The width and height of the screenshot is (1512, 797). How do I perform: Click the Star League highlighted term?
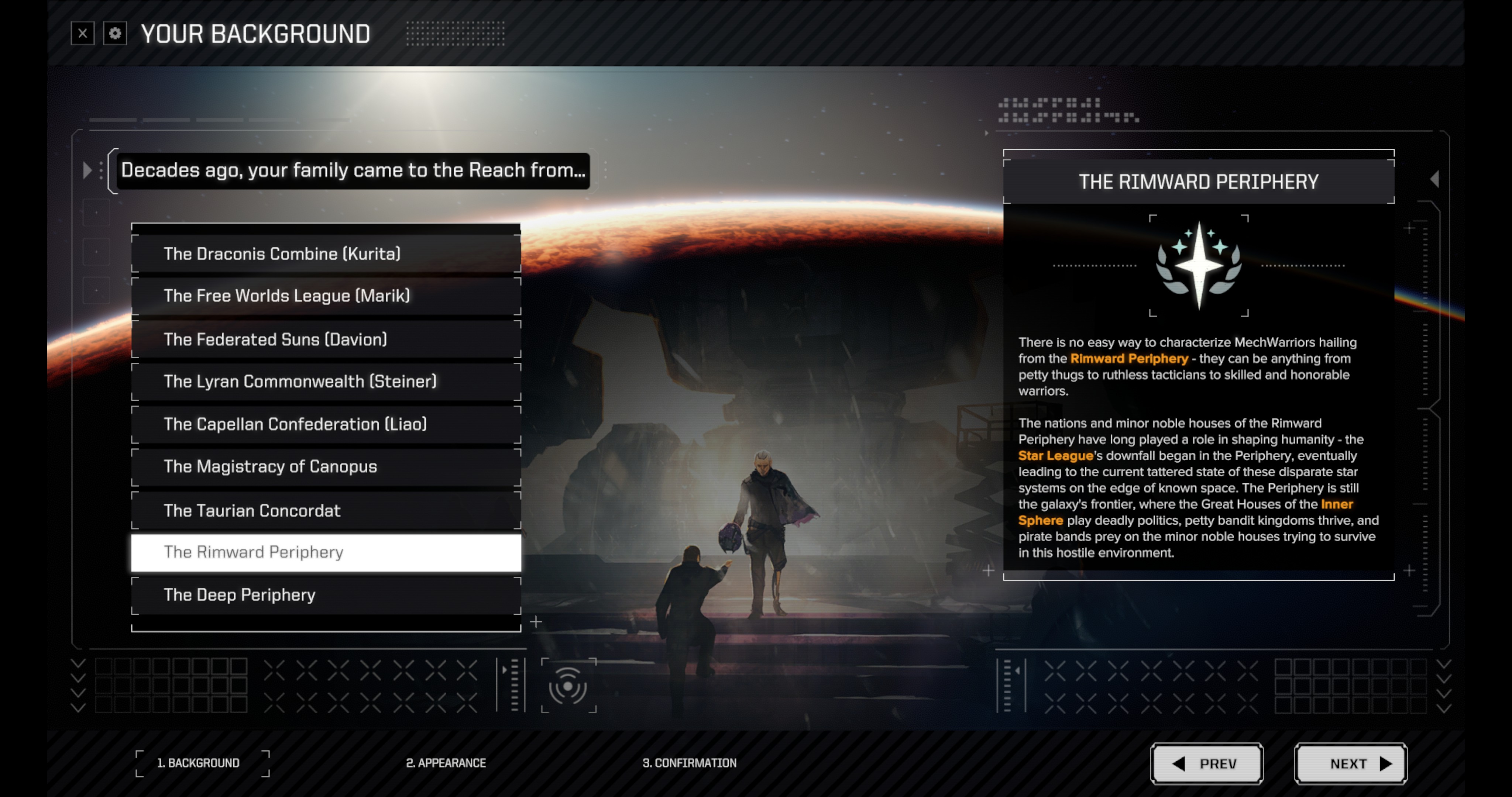tap(1055, 456)
